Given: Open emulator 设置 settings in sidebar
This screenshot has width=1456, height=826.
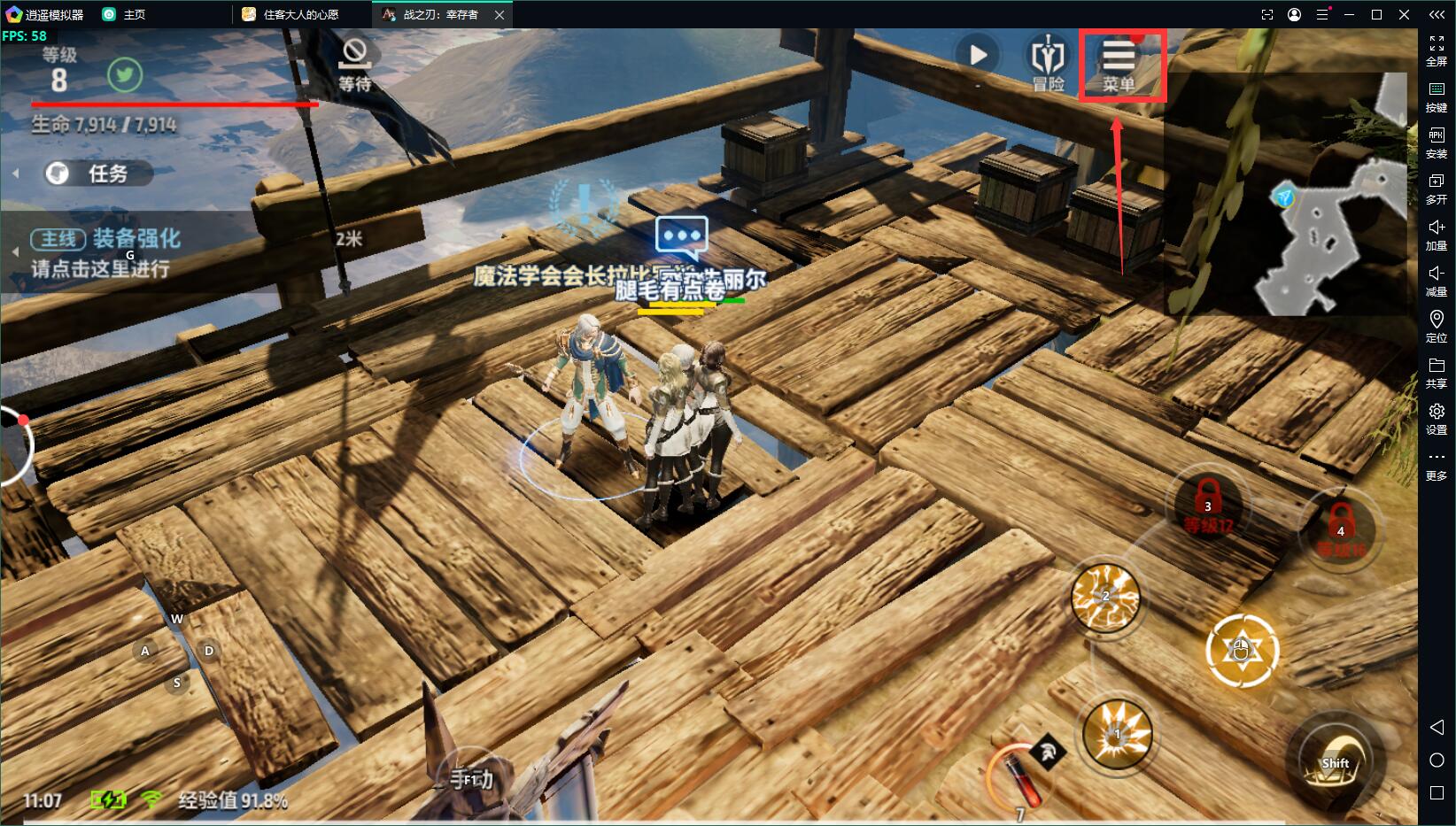Looking at the screenshot, I should pos(1436,418).
